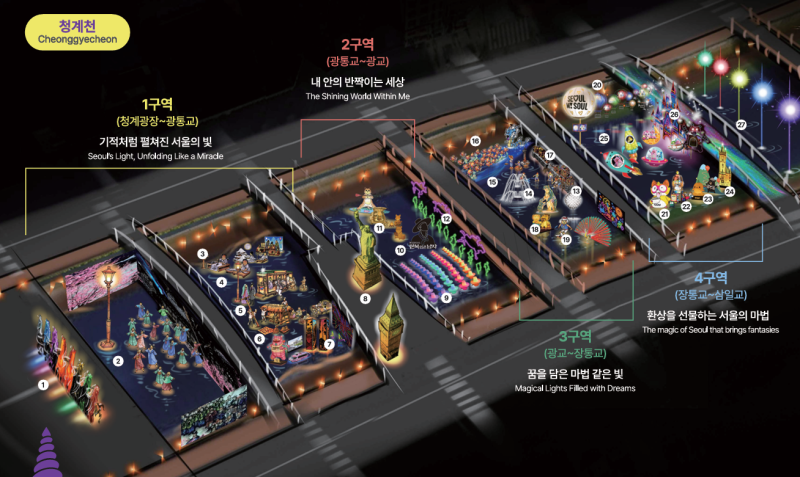Choose map marker number 12
The height and width of the screenshot is (477, 800).
point(446,218)
